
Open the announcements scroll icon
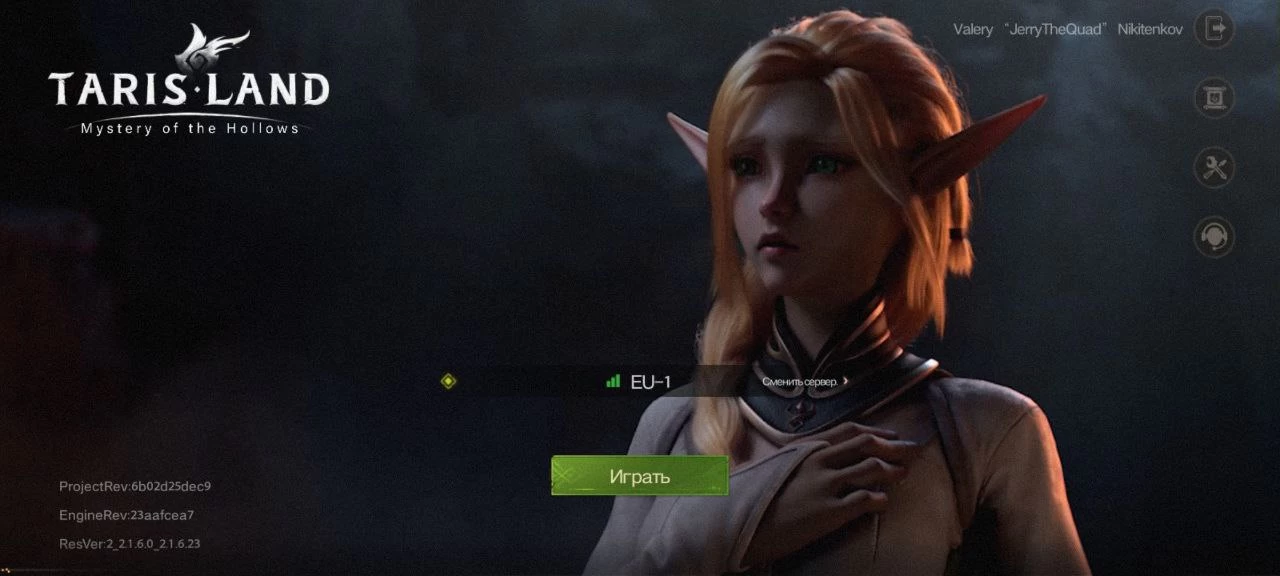point(1214,97)
